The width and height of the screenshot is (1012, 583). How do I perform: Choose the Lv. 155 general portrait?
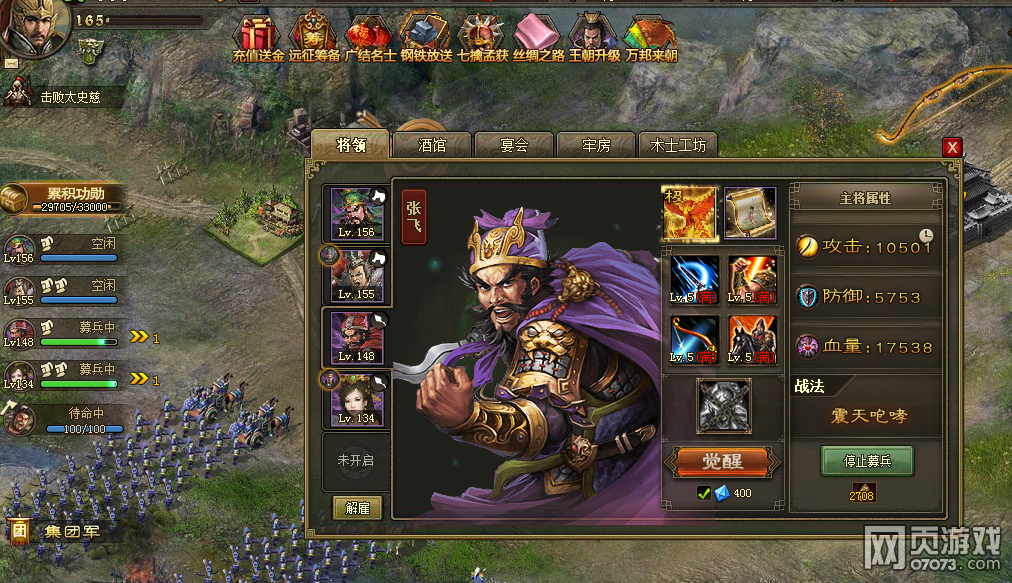tap(357, 275)
